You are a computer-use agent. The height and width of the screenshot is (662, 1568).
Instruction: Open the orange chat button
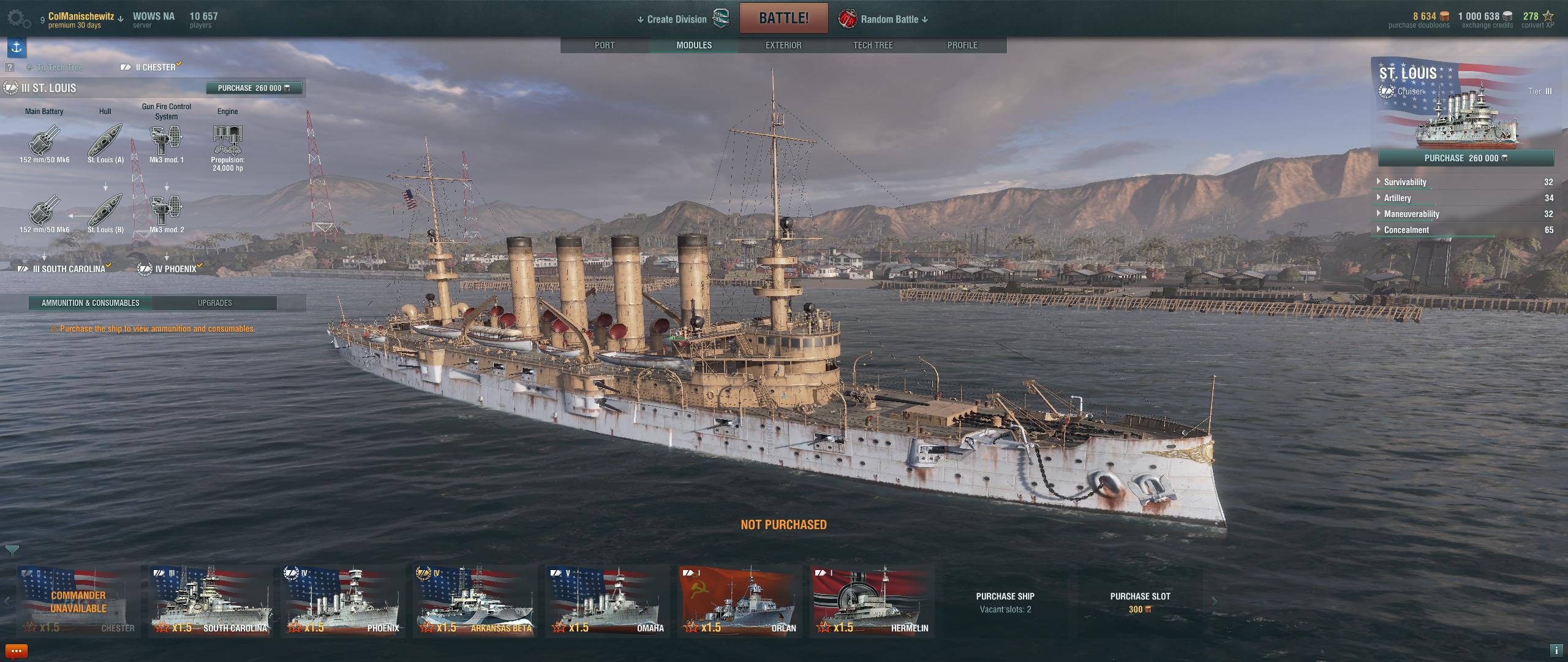tap(16, 651)
